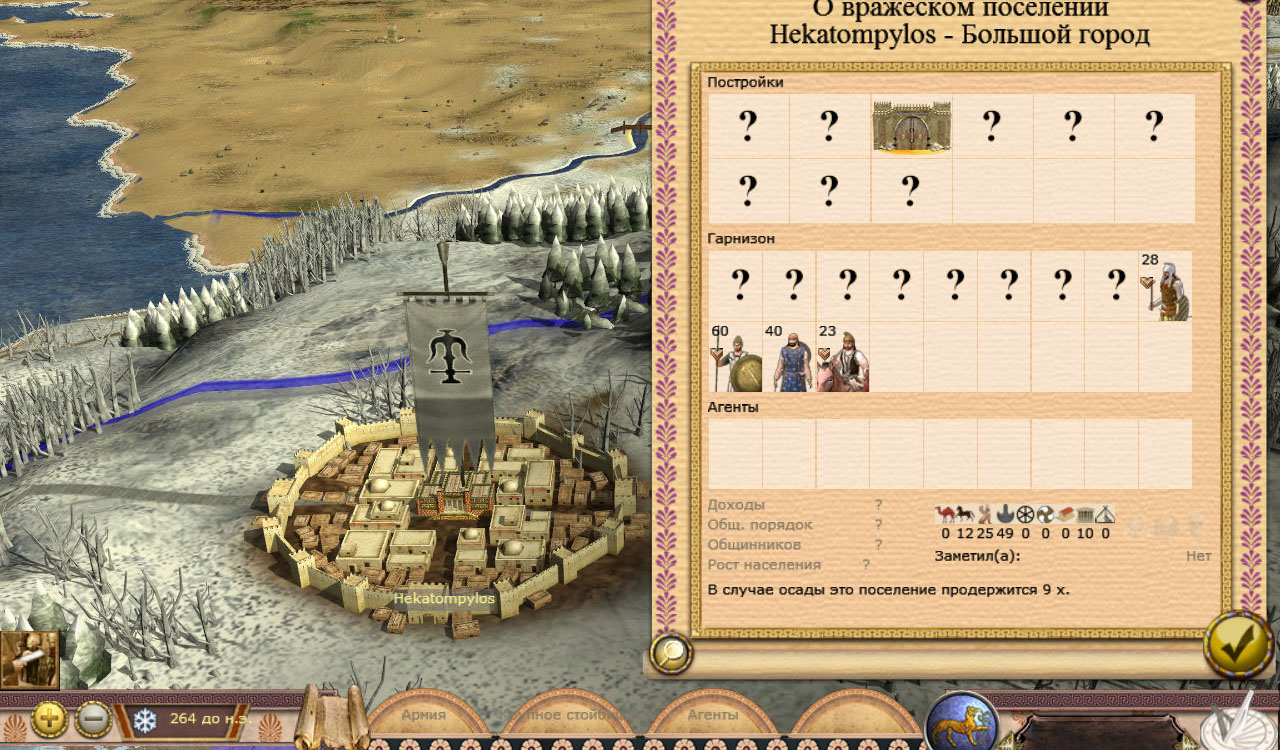Image resolution: width=1280 pixels, height=750 pixels.
Task: Zoom out with the gold minus button
Action: [x=94, y=717]
